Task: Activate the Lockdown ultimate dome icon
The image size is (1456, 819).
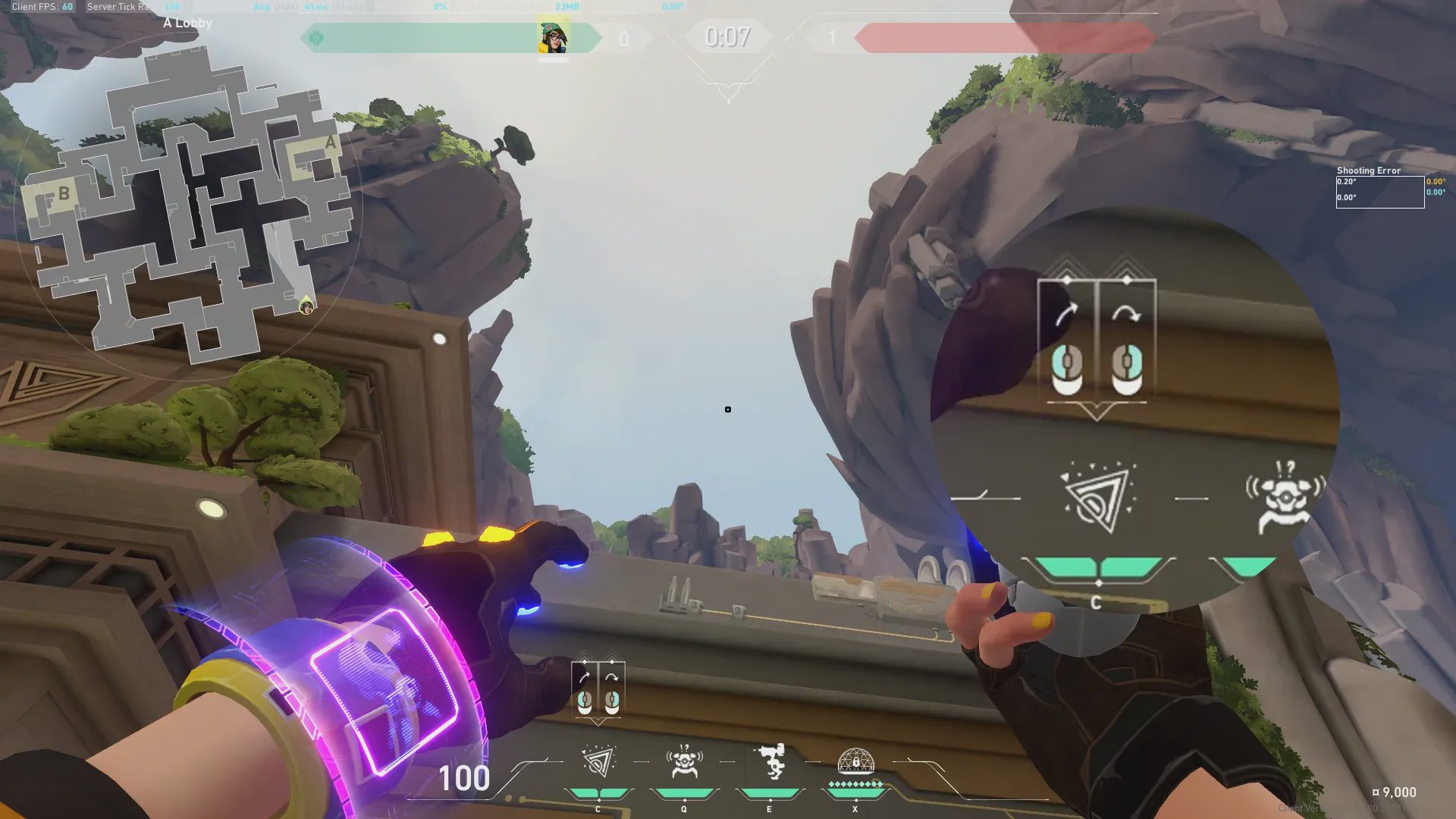Action: (x=855, y=761)
